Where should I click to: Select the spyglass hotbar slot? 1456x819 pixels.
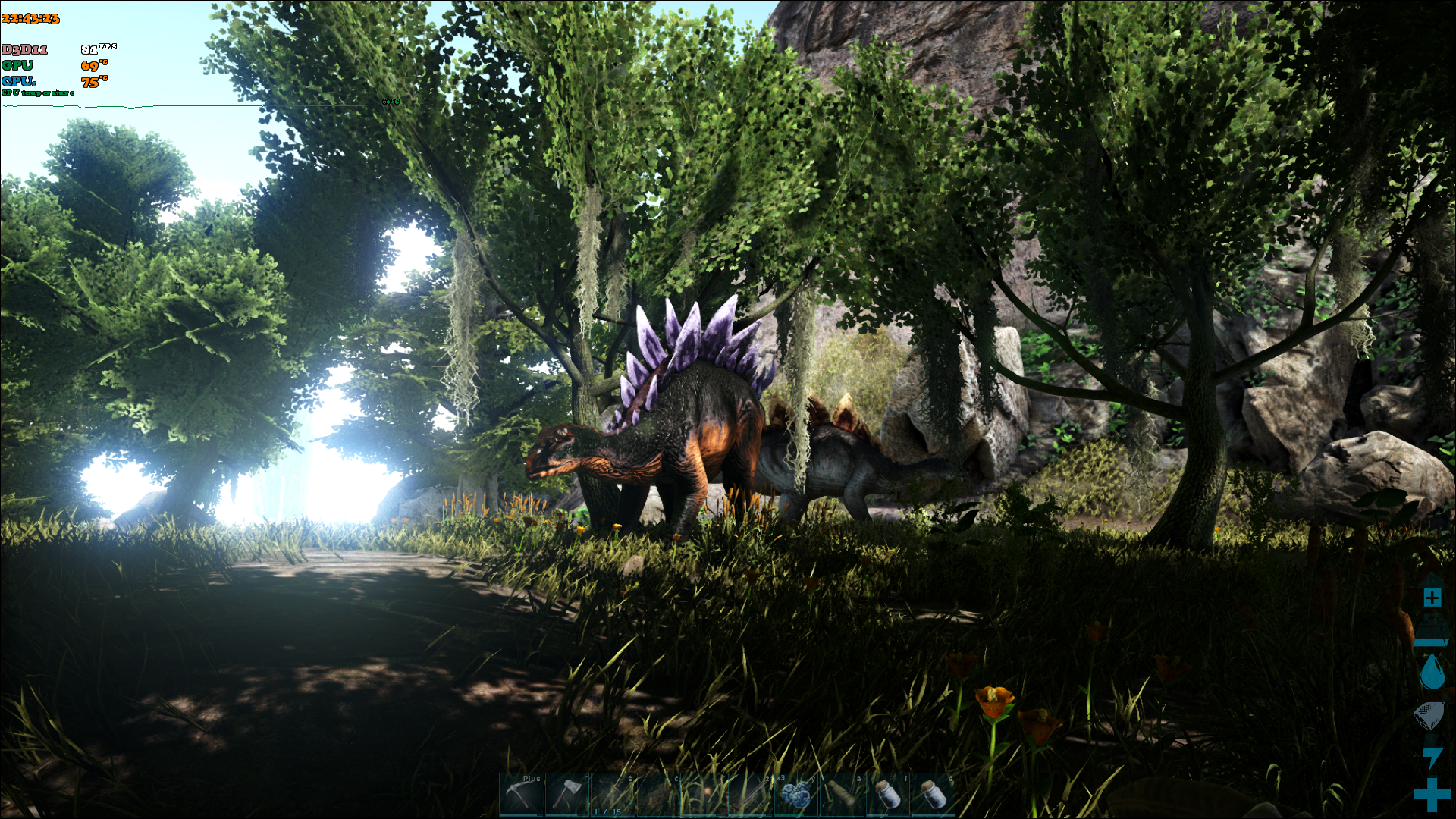coord(841,795)
